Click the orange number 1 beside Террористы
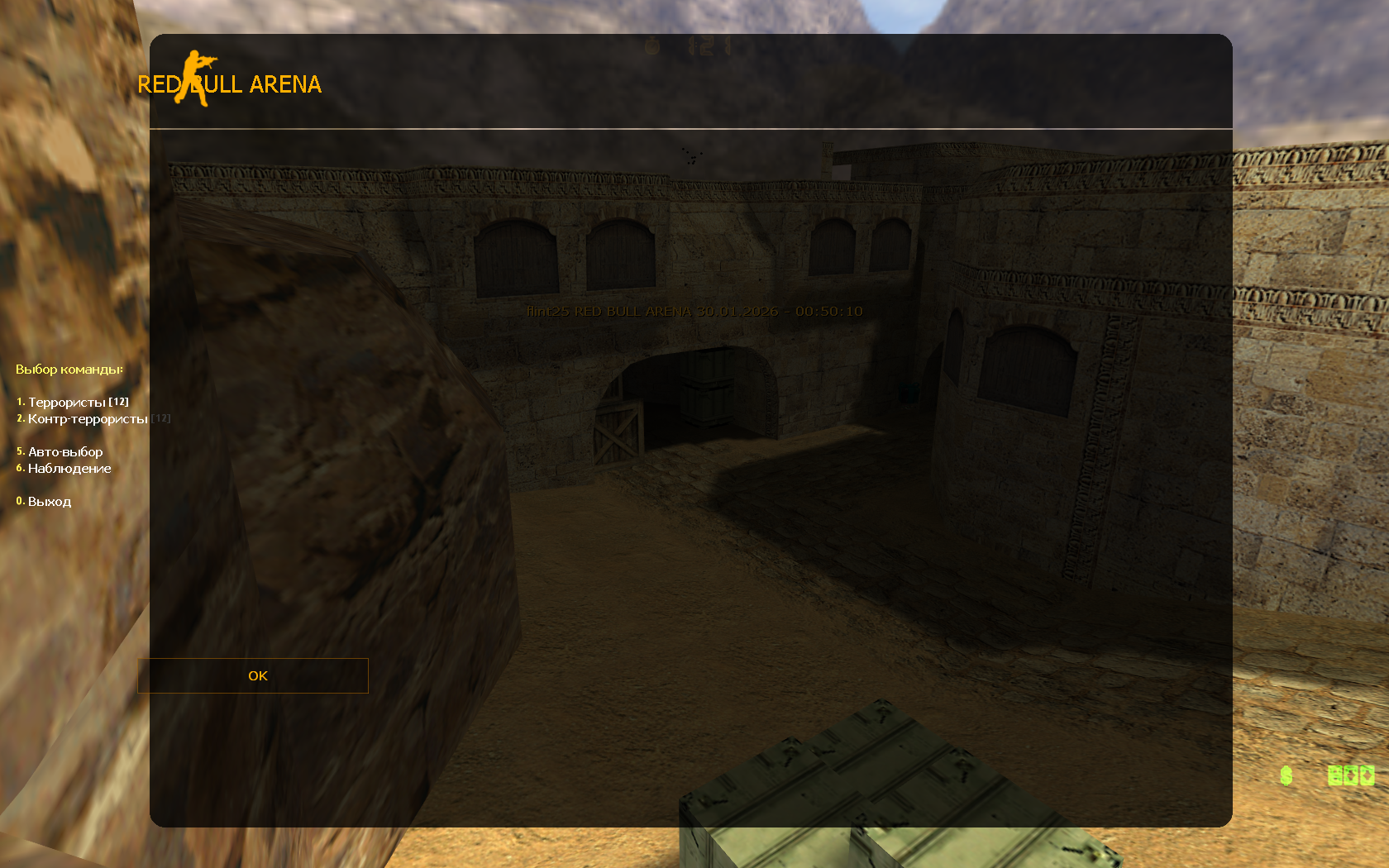Screen dimensions: 1389x868 20,402
